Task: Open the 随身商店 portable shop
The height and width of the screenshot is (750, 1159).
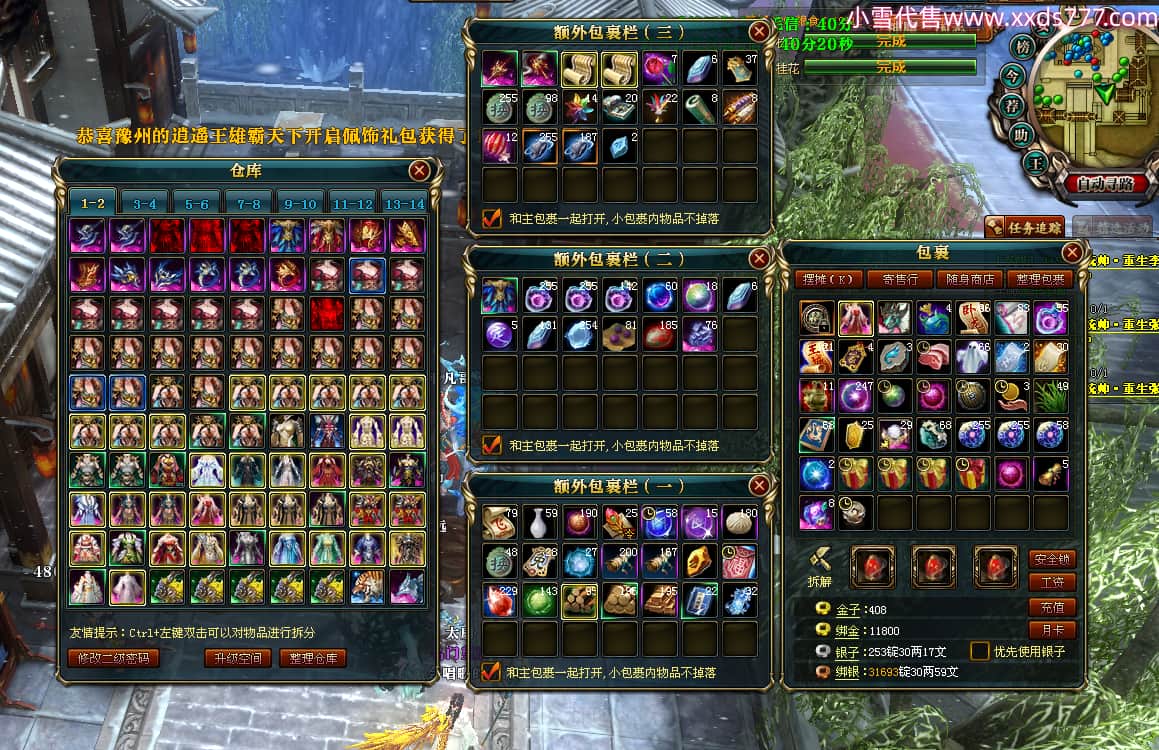Action: pyautogui.click(x=970, y=279)
